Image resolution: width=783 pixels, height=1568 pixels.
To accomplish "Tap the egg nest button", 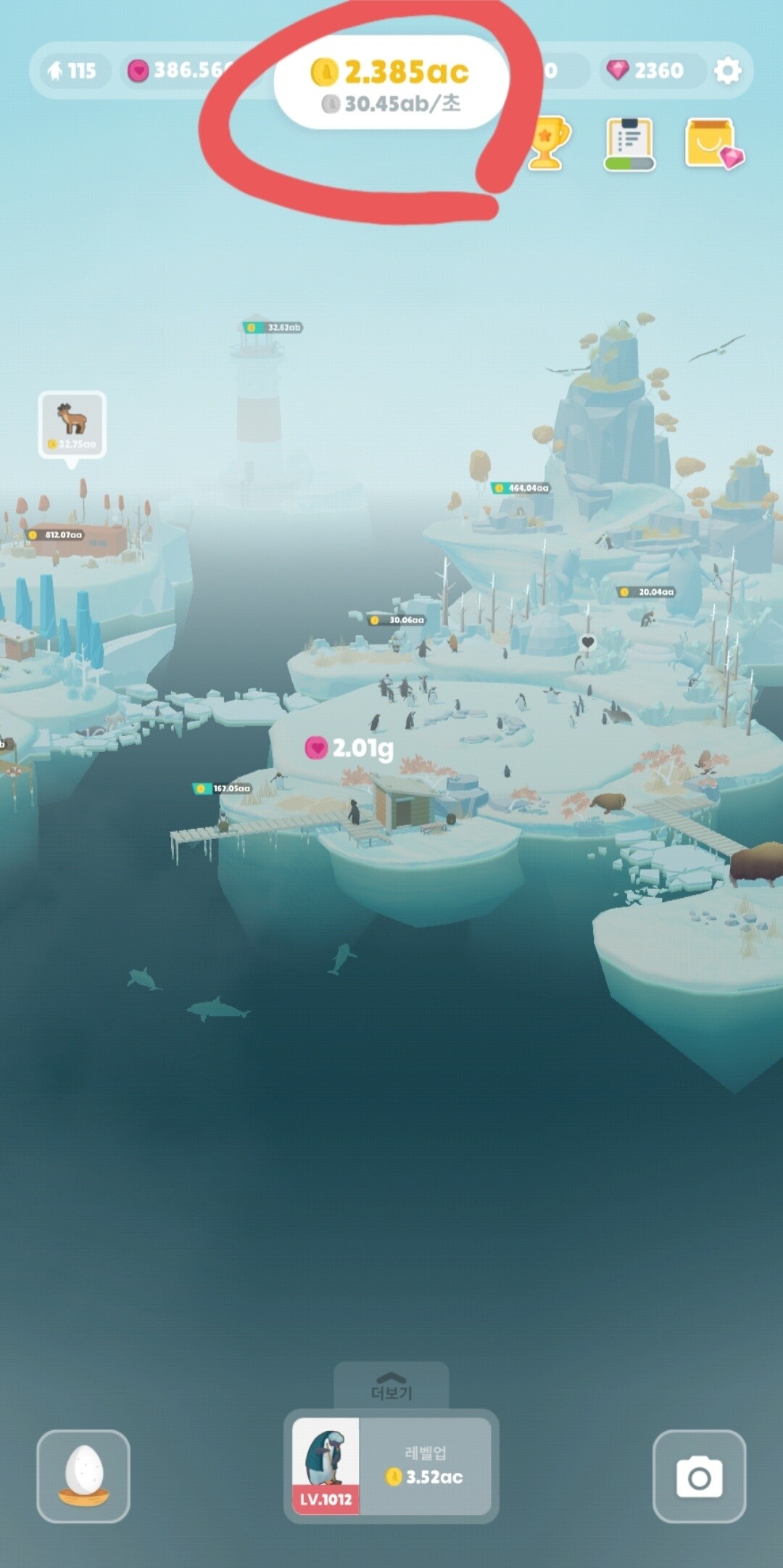I will coord(83,1476).
